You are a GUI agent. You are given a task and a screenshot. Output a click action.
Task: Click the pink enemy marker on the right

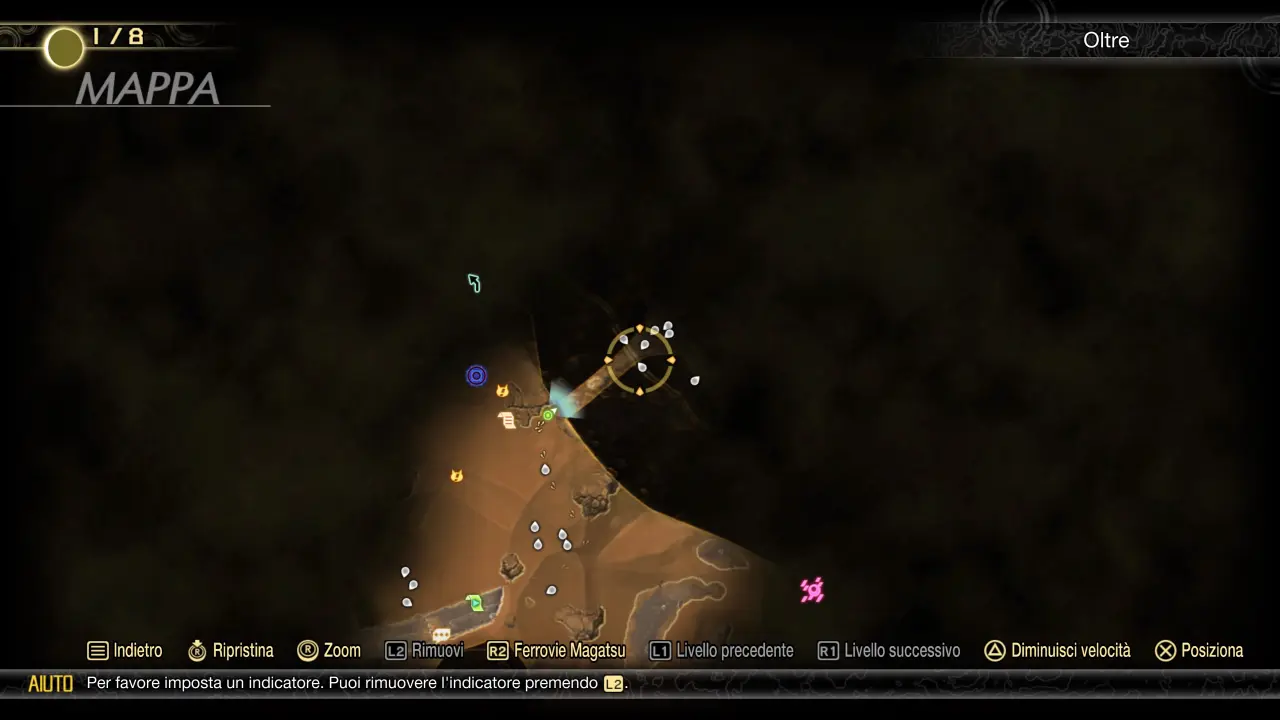click(x=812, y=591)
